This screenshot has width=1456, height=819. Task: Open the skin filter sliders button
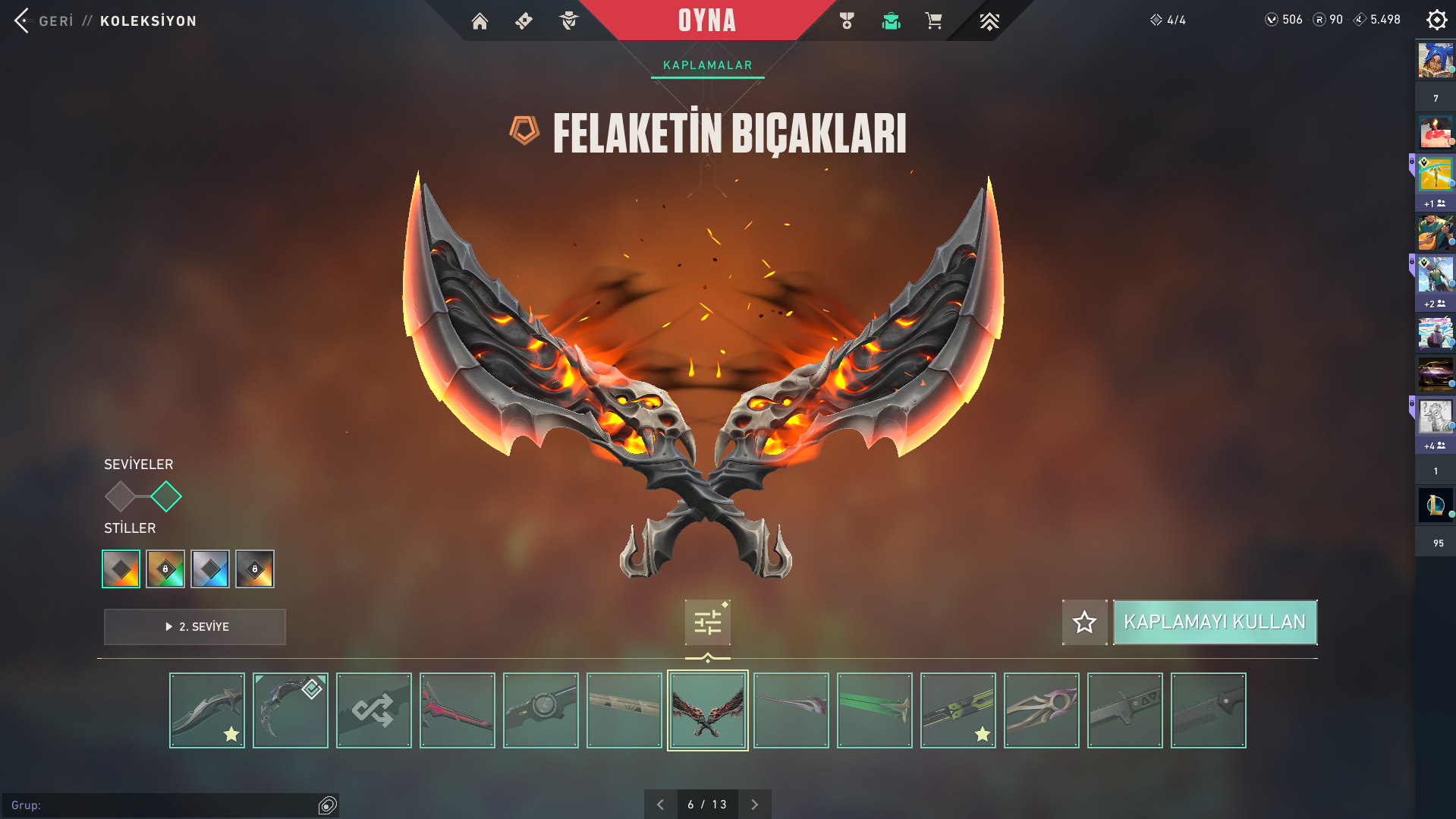pos(707,622)
